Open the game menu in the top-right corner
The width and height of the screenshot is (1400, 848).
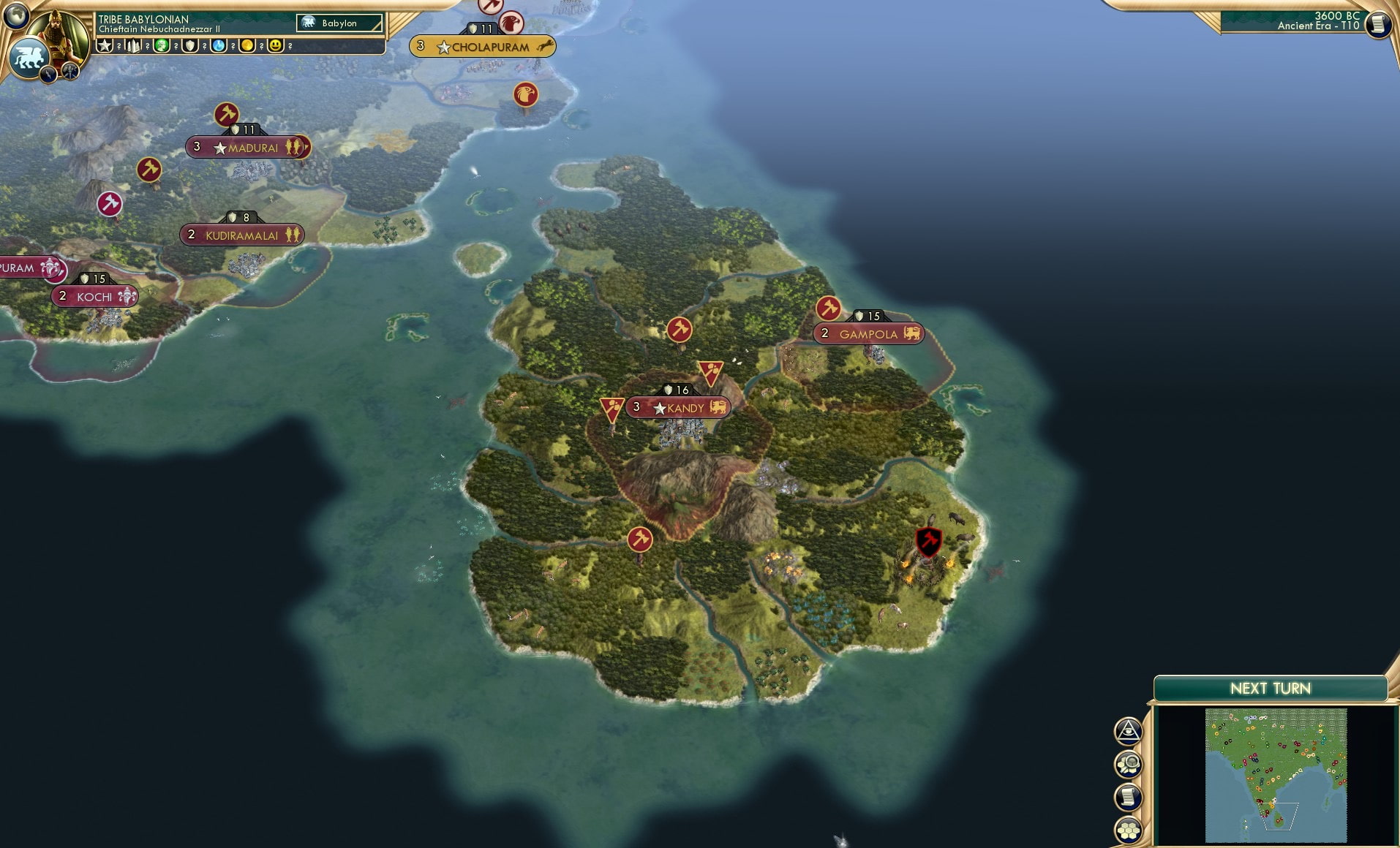1378,23
